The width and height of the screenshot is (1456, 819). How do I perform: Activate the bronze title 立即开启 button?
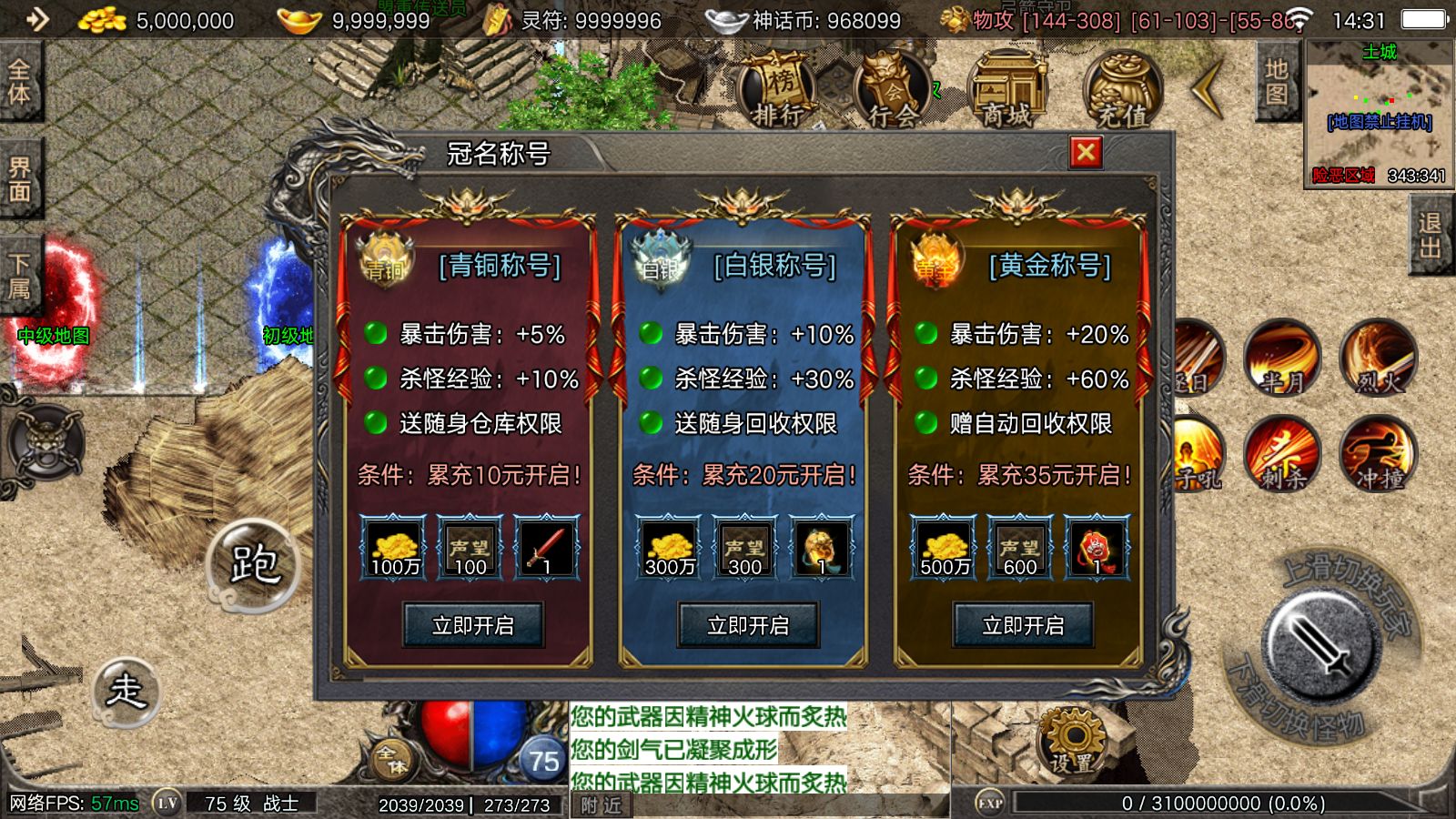pyautogui.click(x=473, y=625)
